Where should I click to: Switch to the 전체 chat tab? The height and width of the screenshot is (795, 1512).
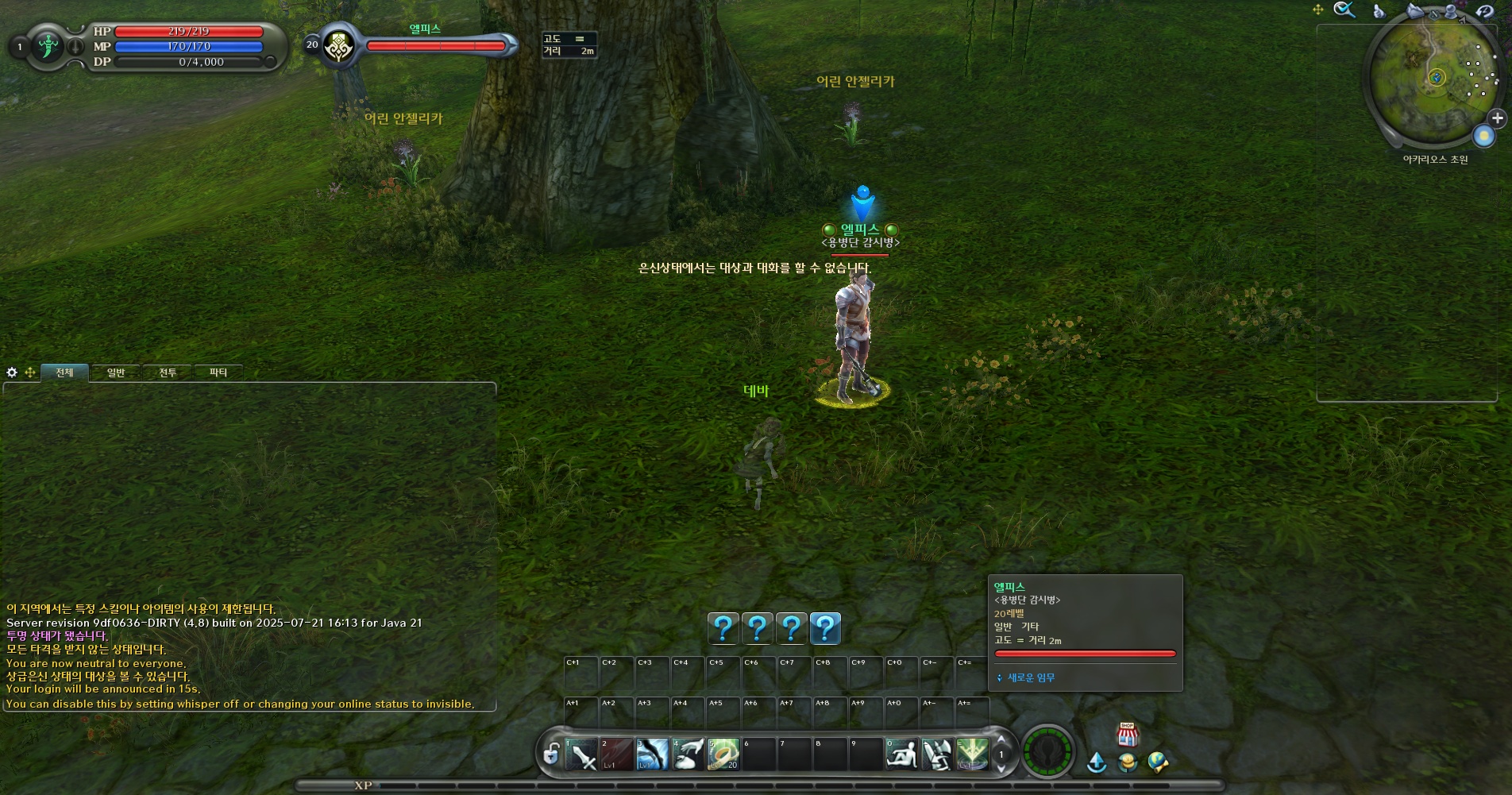[64, 372]
